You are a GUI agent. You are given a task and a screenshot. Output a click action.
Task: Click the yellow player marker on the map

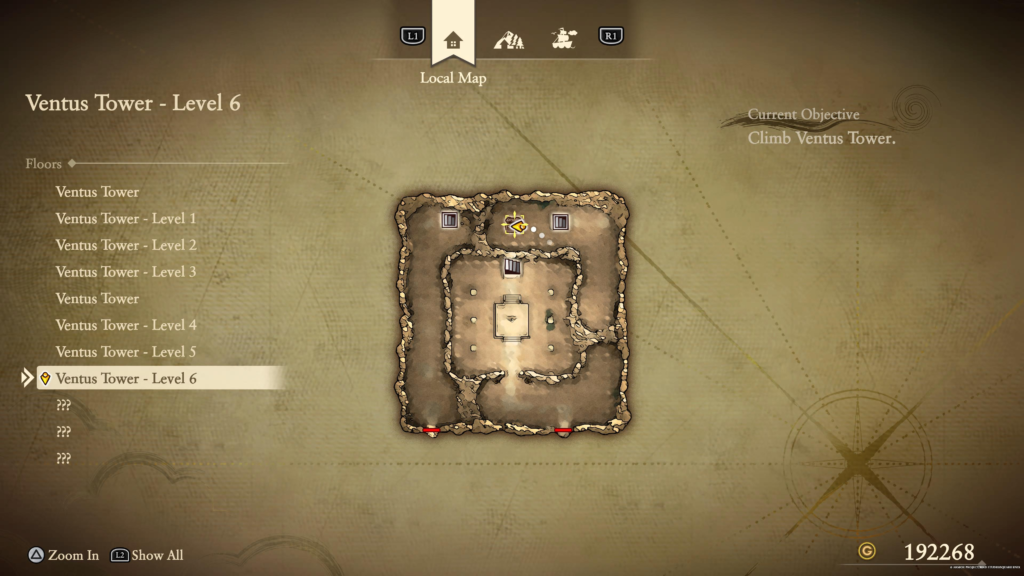[x=517, y=227]
